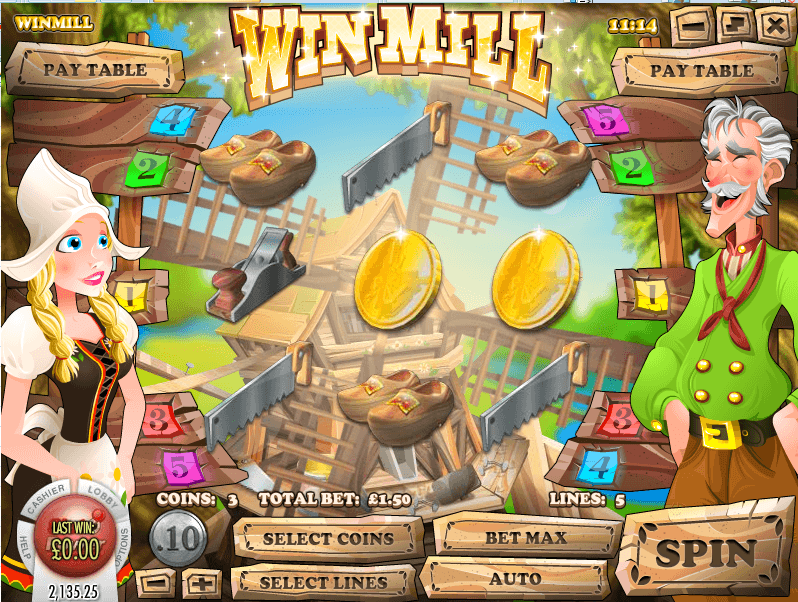
Task: Open the right PAY TABLE sign
Action: pyautogui.click(x=702, y=71)
